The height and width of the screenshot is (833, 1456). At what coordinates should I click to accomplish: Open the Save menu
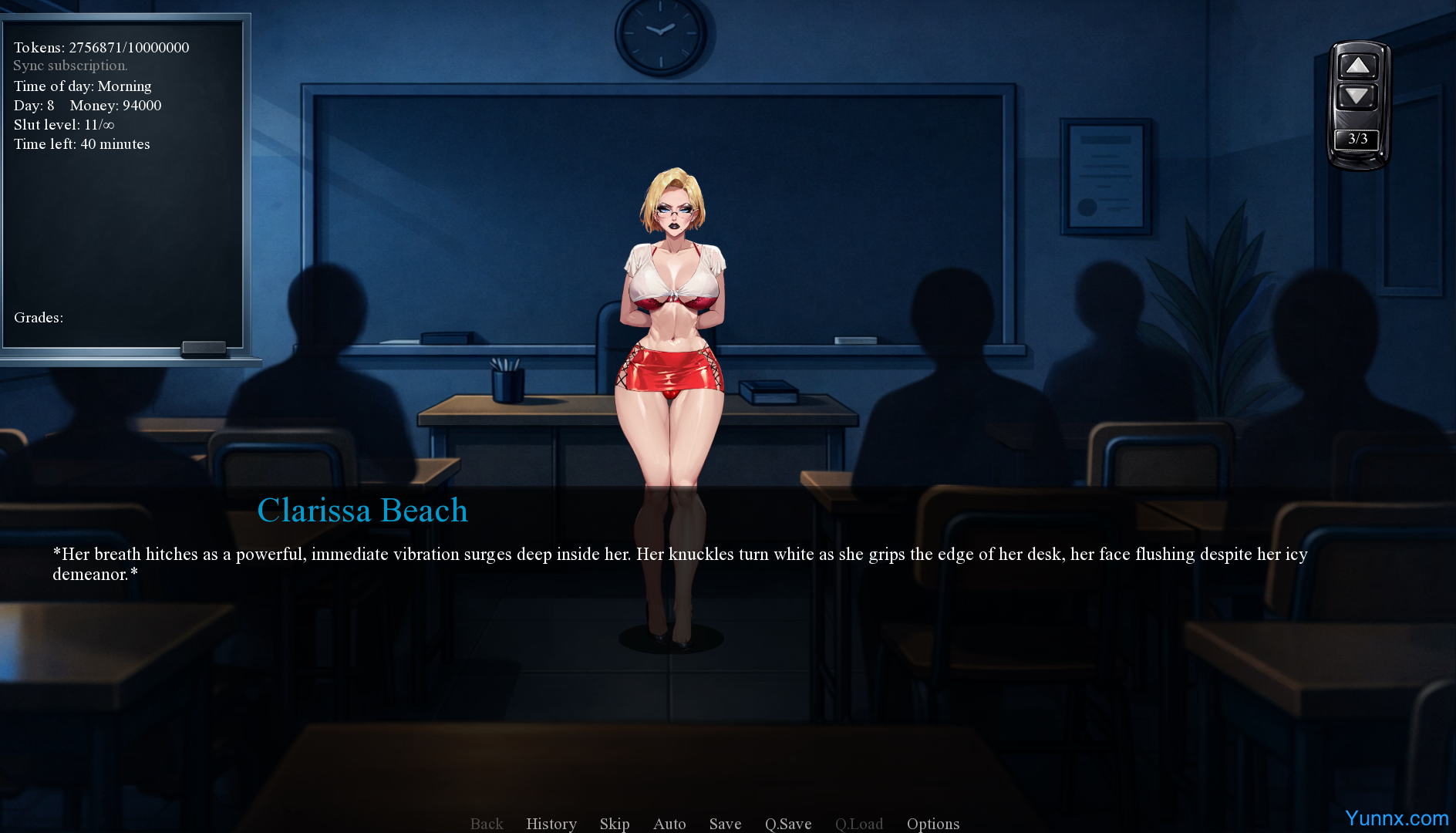point(725,824)
